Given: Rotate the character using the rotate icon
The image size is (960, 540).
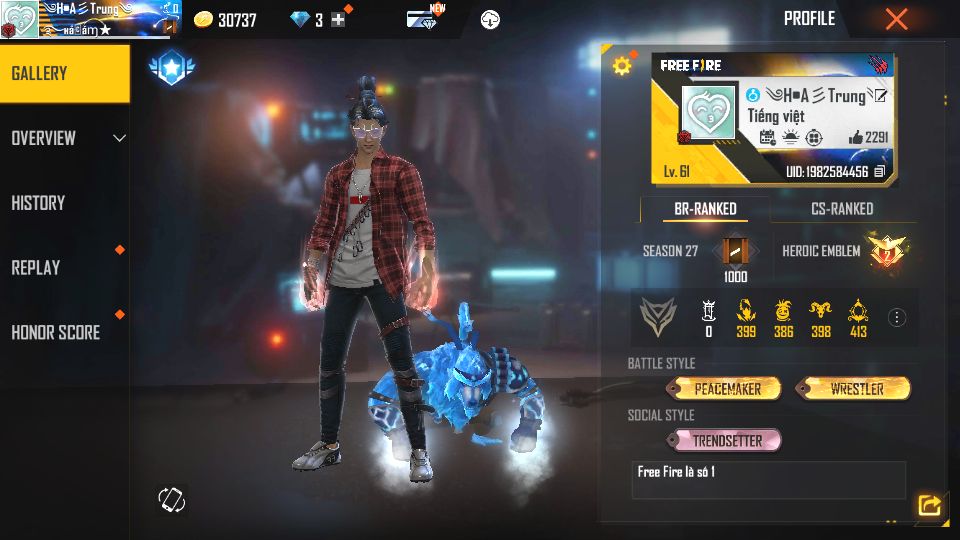Looking at the screenshot, I should pyautogui.click(x=171, y=500).
